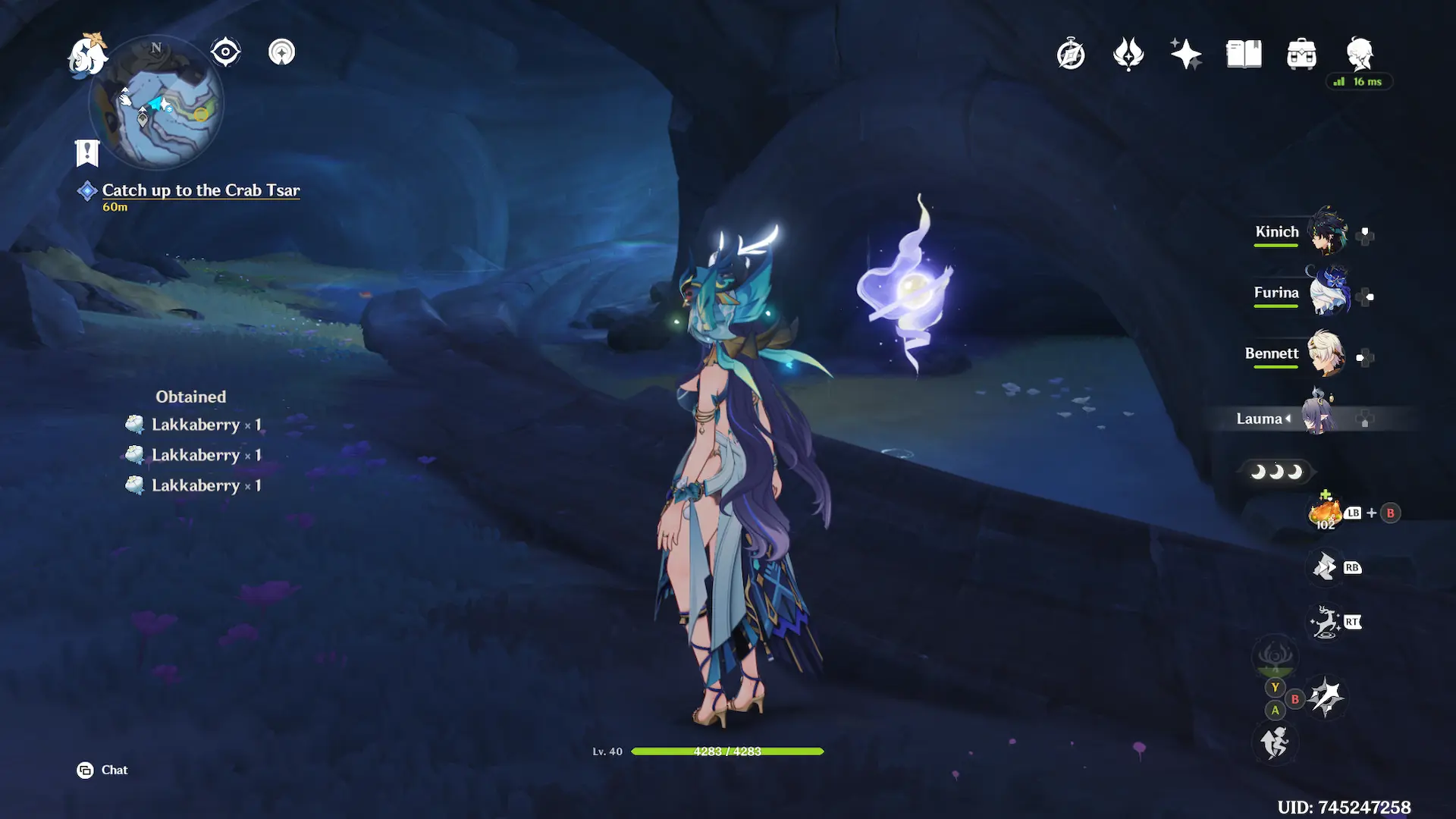This screenshot has height=819, width=1456.
Task: Activate the deer elemental skill icon
Action: (1325, 623)
